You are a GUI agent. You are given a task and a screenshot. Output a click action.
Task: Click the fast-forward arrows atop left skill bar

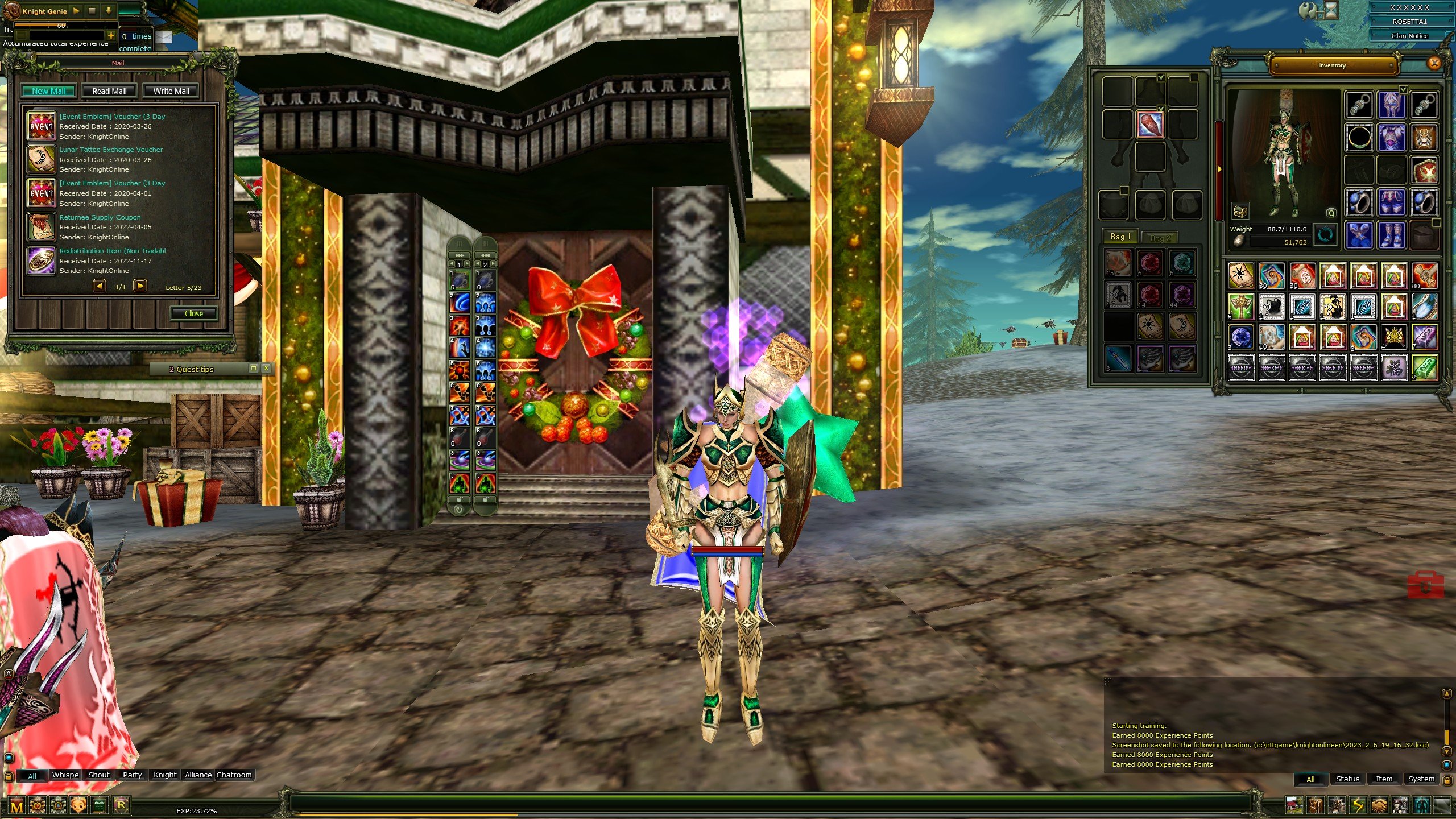[459, 255]
